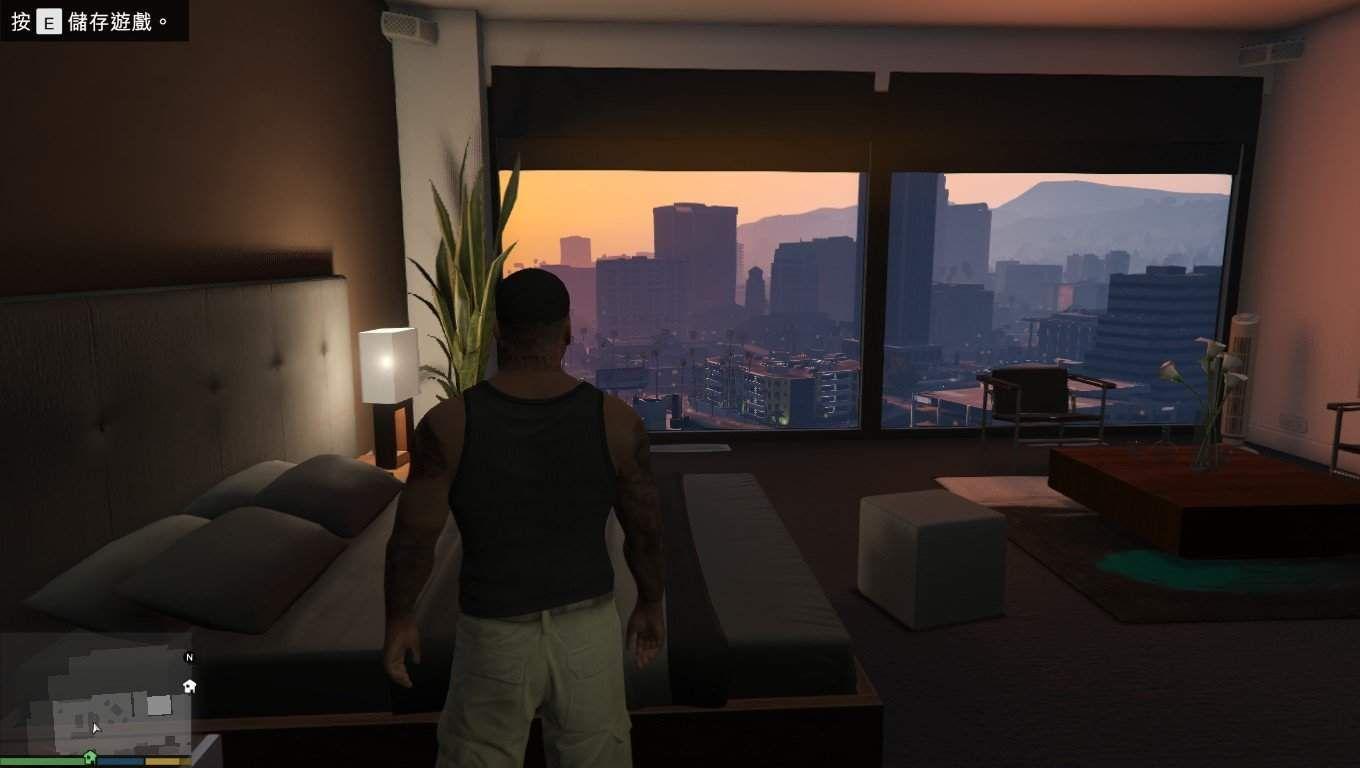Select the N compass indicator on the minimap
The image size is (1360, 768).
[189, 657]
